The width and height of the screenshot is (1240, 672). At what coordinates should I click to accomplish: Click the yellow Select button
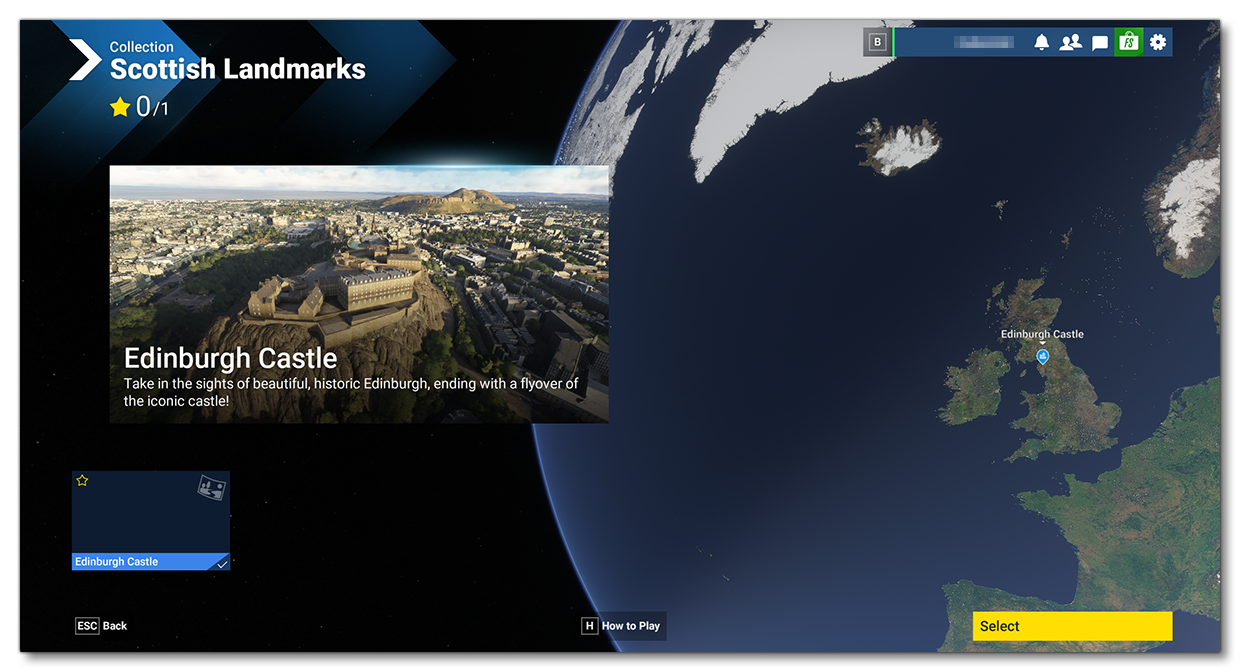click(1071, 626)
